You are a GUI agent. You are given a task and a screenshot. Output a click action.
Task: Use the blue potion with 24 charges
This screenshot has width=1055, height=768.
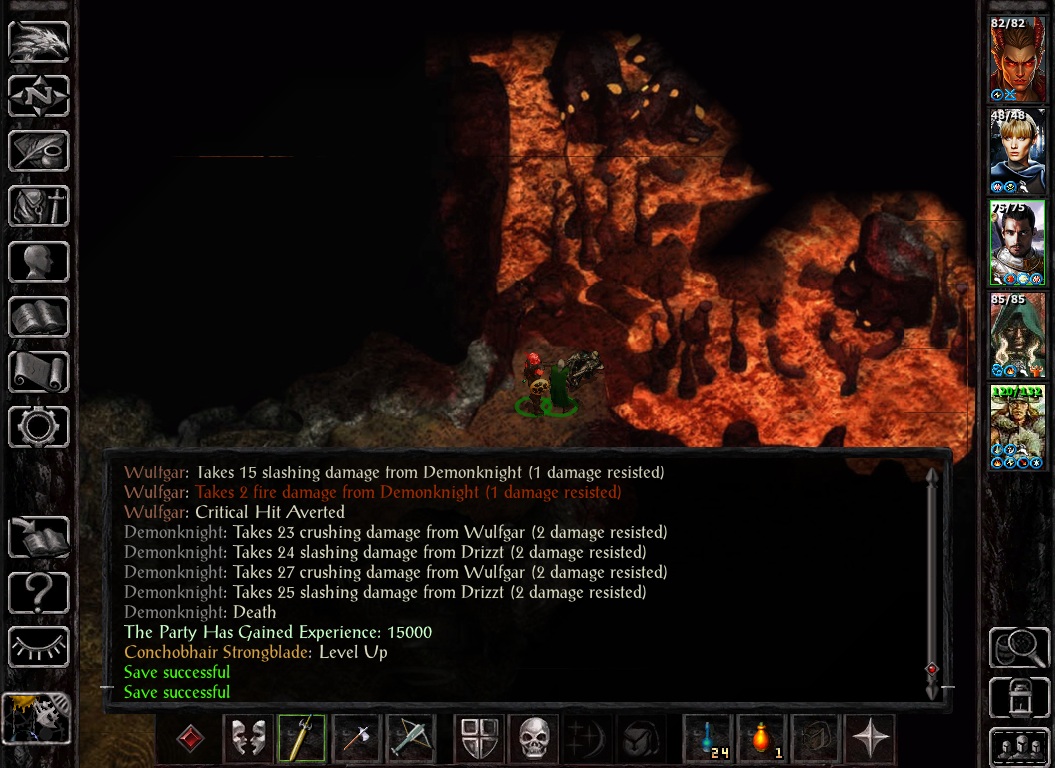(708, 740)
